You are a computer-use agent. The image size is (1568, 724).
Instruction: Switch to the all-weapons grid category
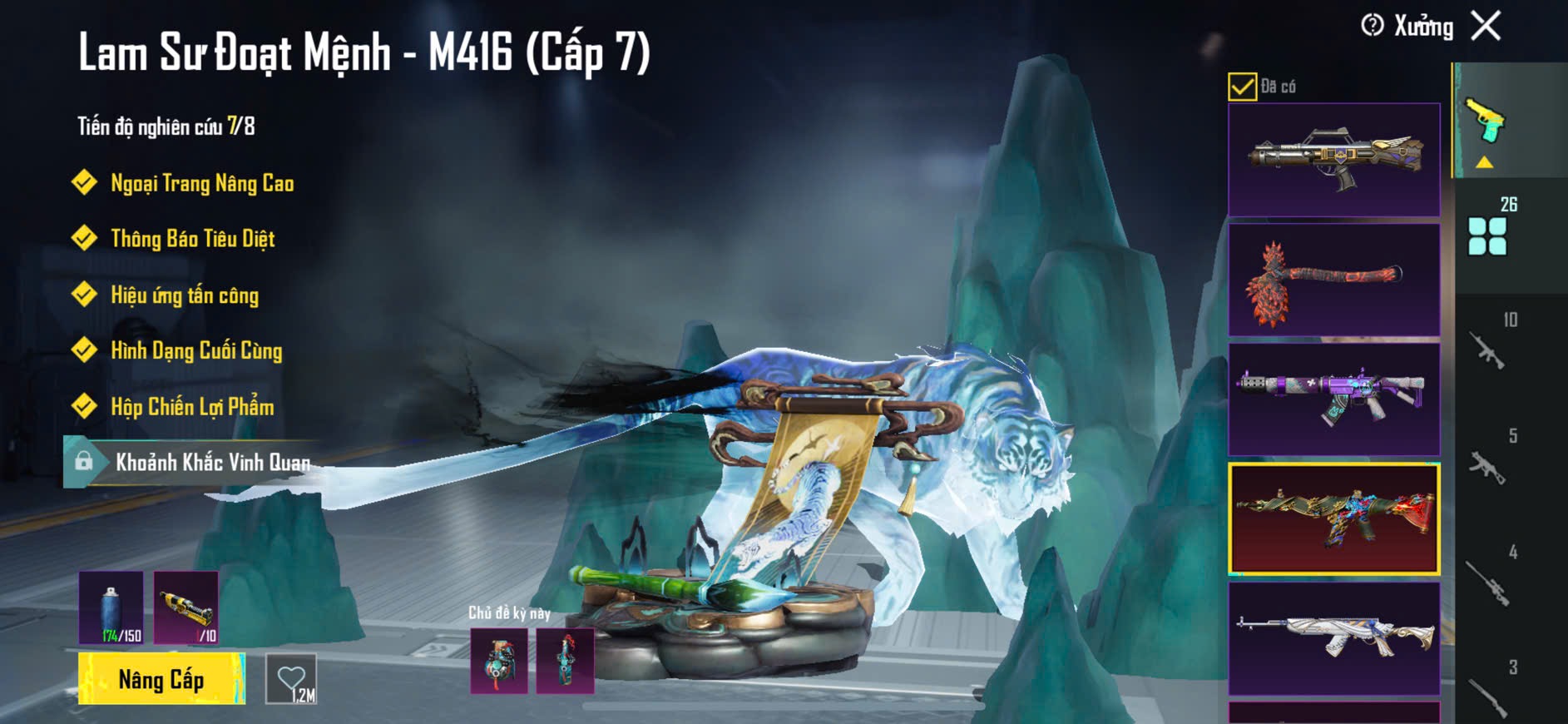[x=1487, y=235]
